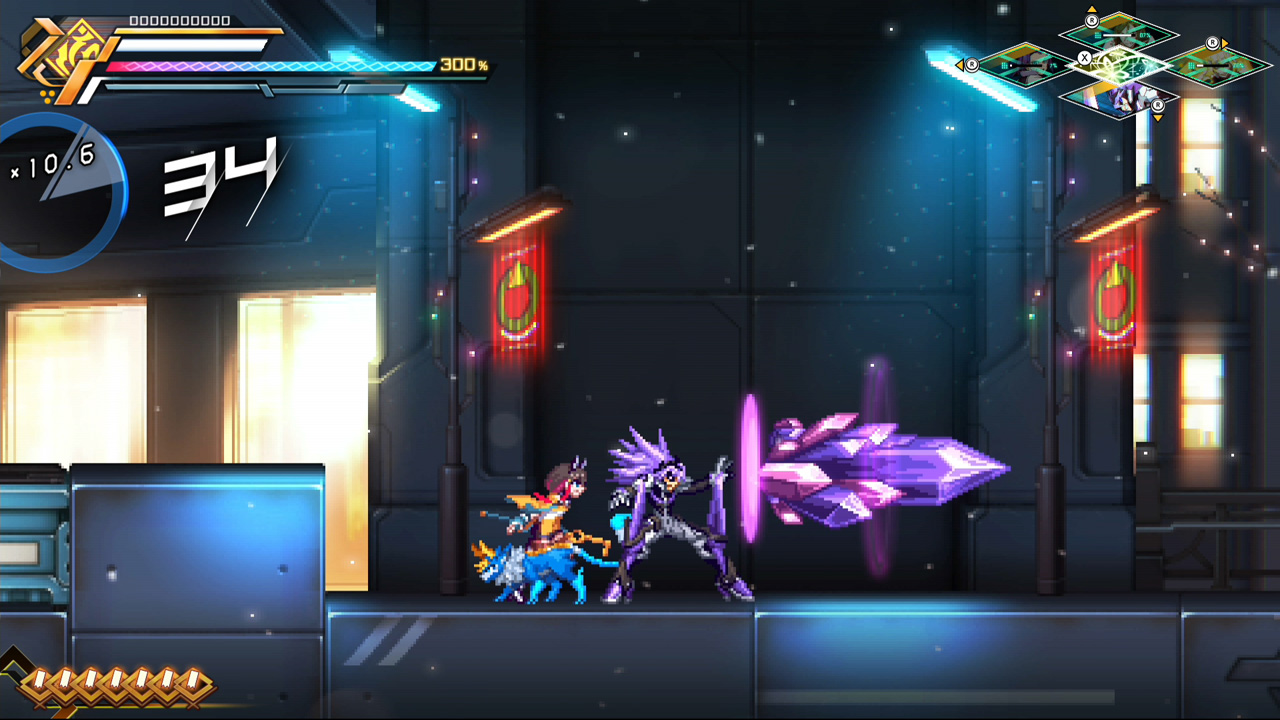Image resolution: width=1280 pixels, height=720 pixels.
Task: Select the right skill's cooldown meter tile
Action: (1211, 65)
